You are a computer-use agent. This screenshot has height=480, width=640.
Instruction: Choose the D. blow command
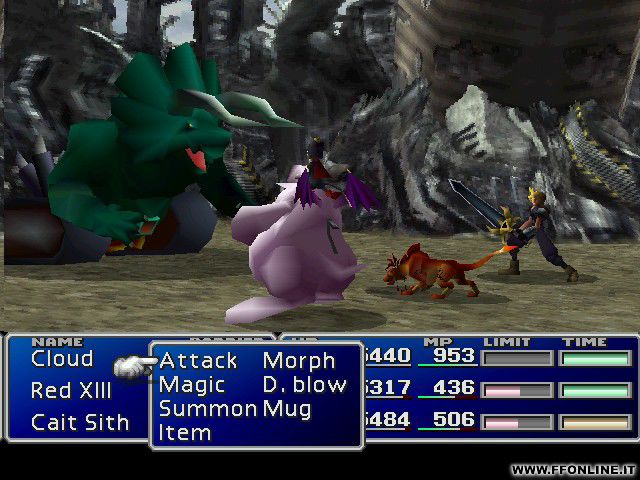[304, 384]
